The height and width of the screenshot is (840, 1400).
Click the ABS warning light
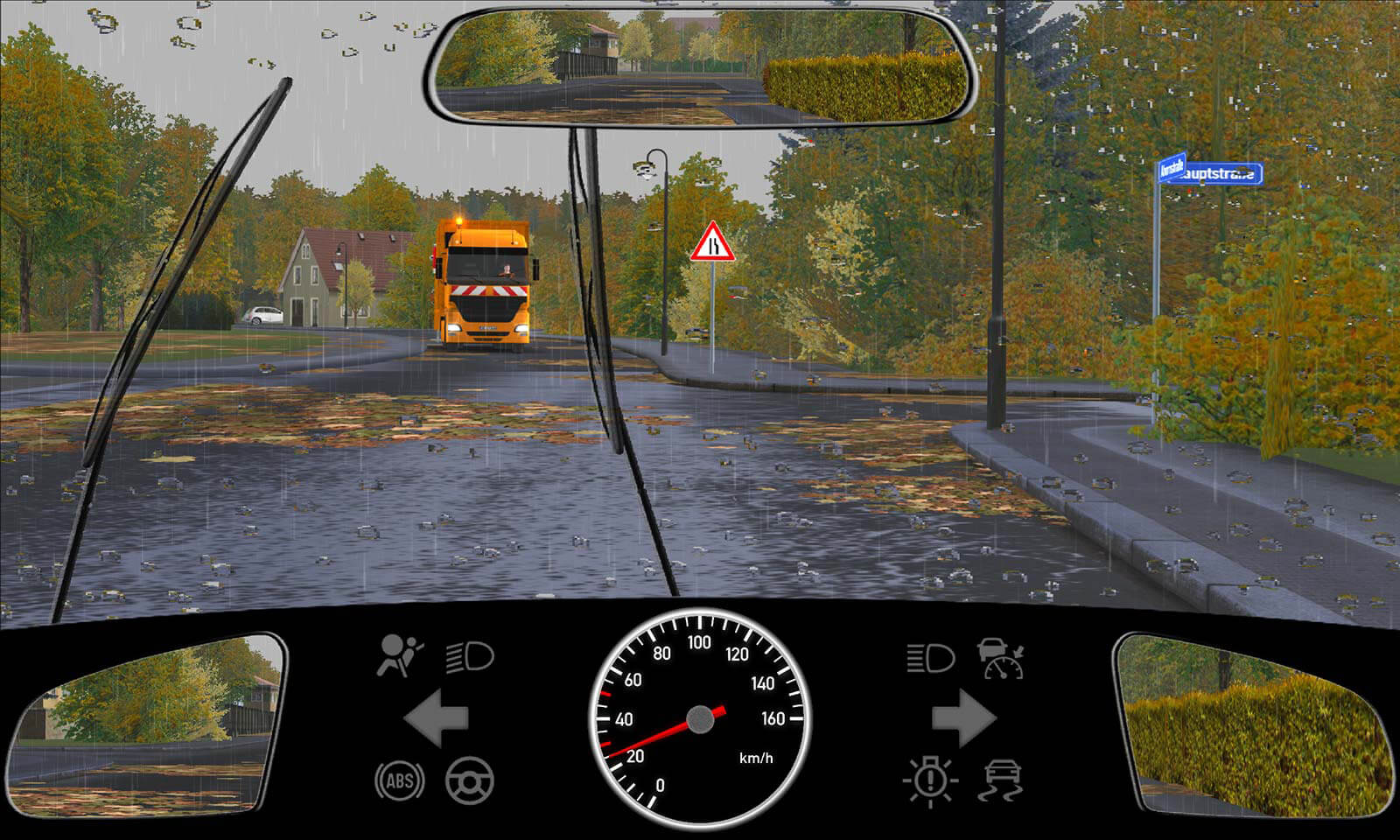[400, 780]
